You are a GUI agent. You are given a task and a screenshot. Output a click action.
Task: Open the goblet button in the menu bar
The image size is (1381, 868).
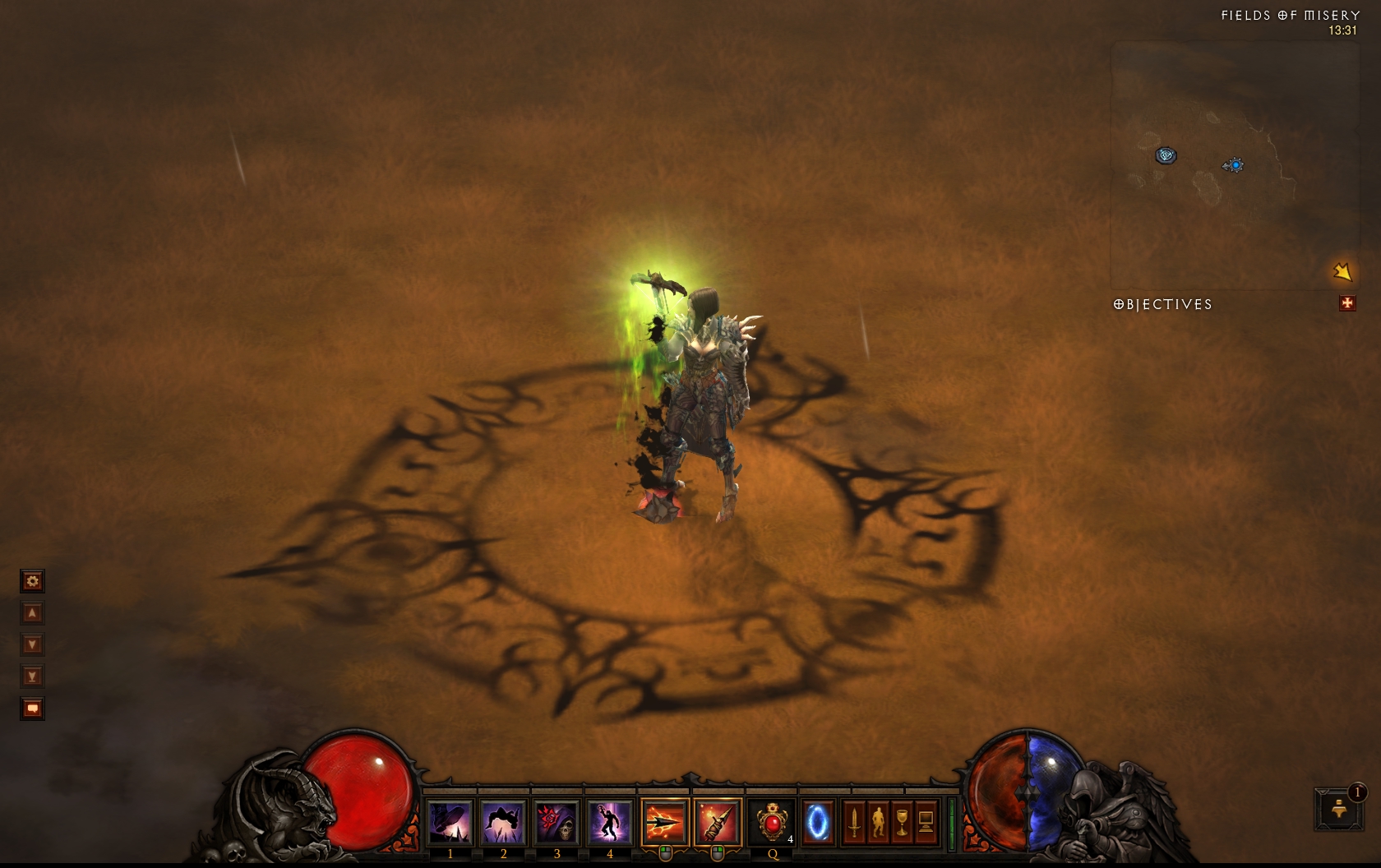coord(902,822)
